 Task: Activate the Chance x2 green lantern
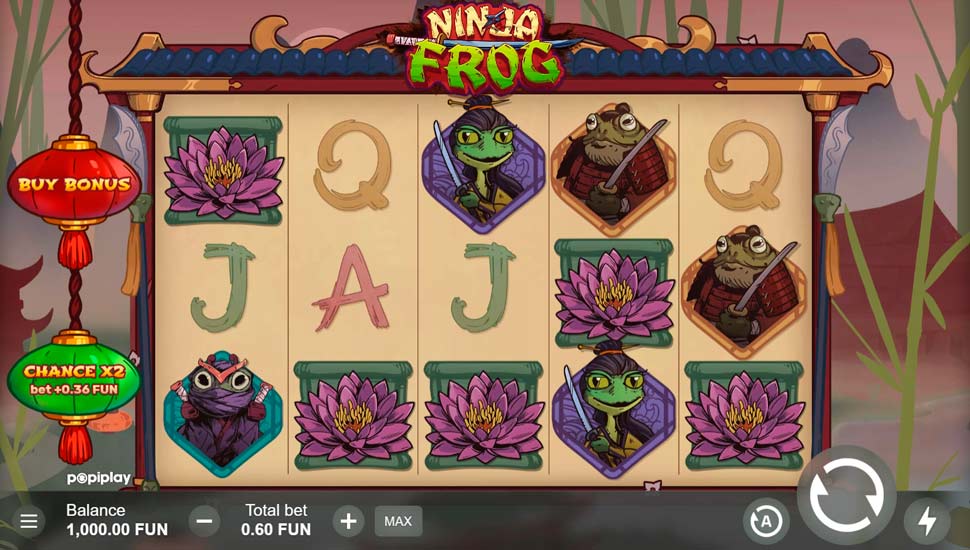pos(74,379)
